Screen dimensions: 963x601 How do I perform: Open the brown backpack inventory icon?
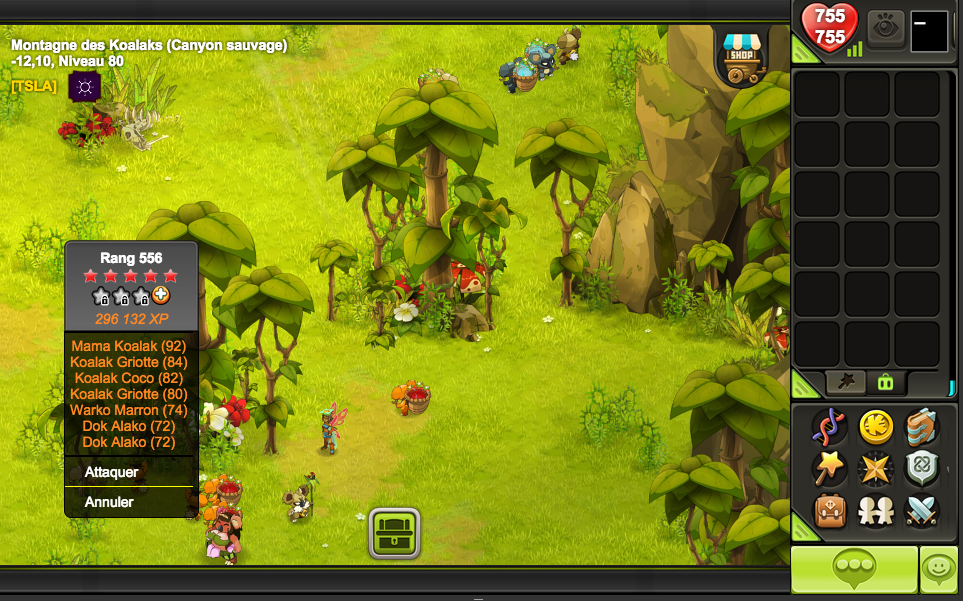click(x=829, y=510)
